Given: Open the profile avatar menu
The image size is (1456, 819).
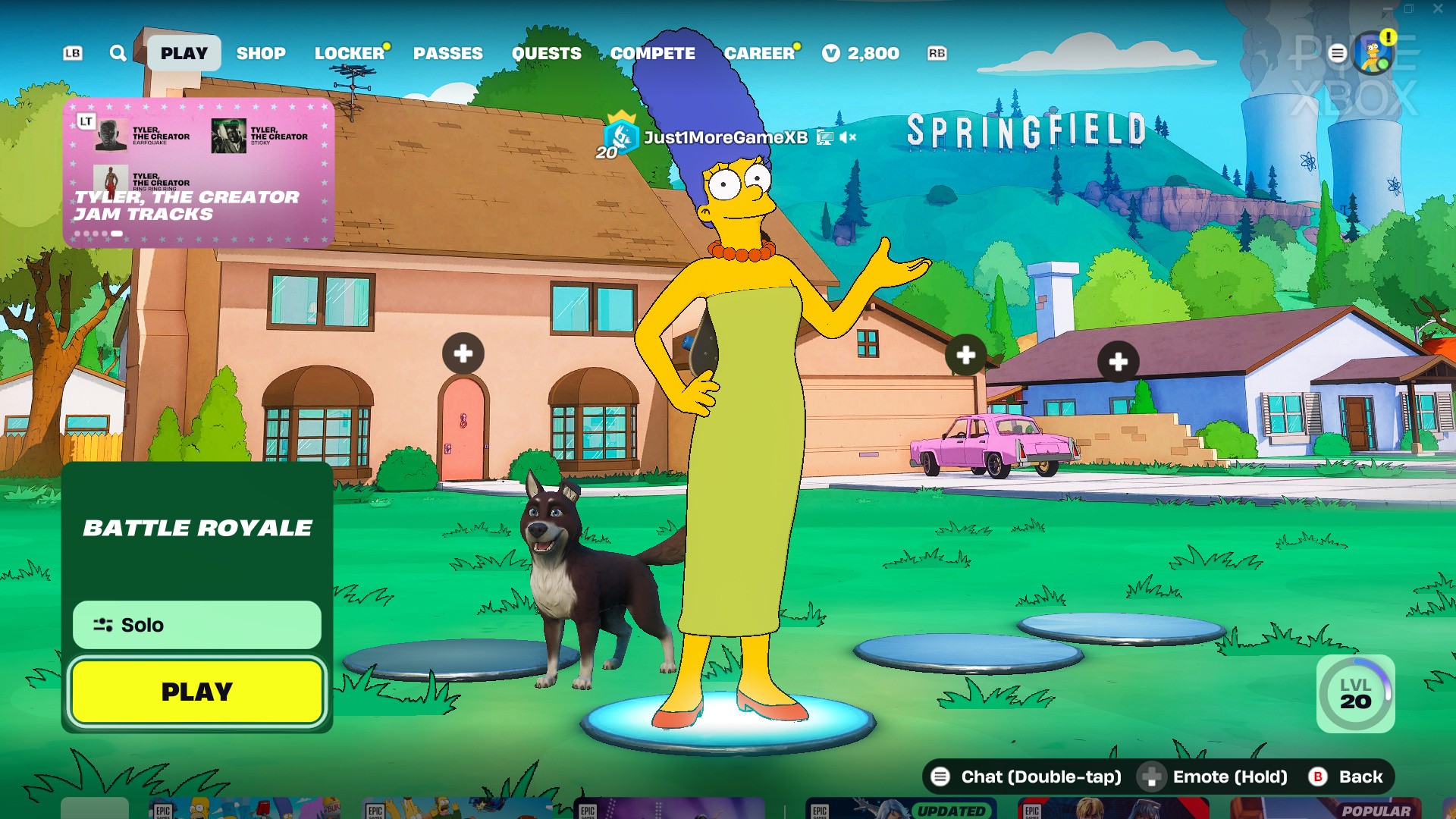Looking at the screenshot, I should pyautogui.click(x=1373, y=53).
